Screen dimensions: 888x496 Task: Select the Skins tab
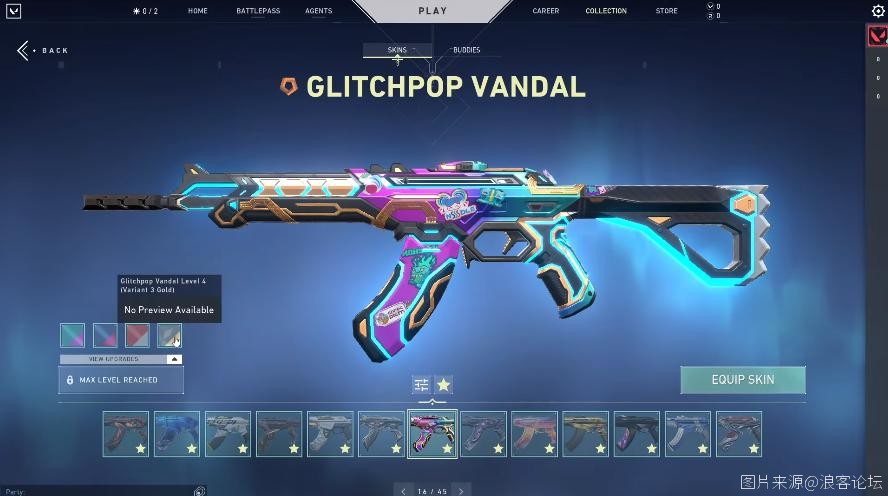tap(397, 50)
